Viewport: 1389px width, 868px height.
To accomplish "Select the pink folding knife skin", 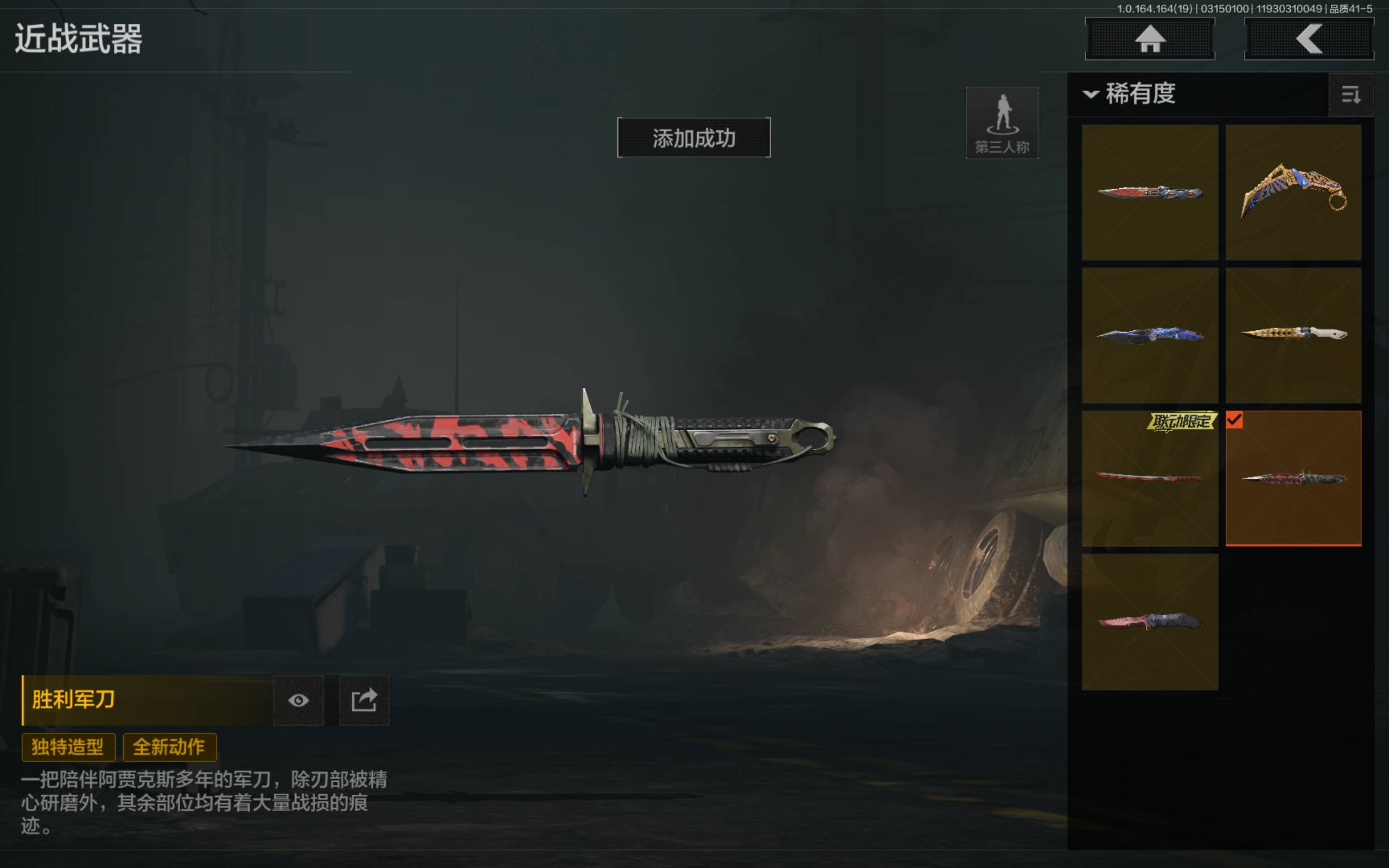I will [1150, 622].
